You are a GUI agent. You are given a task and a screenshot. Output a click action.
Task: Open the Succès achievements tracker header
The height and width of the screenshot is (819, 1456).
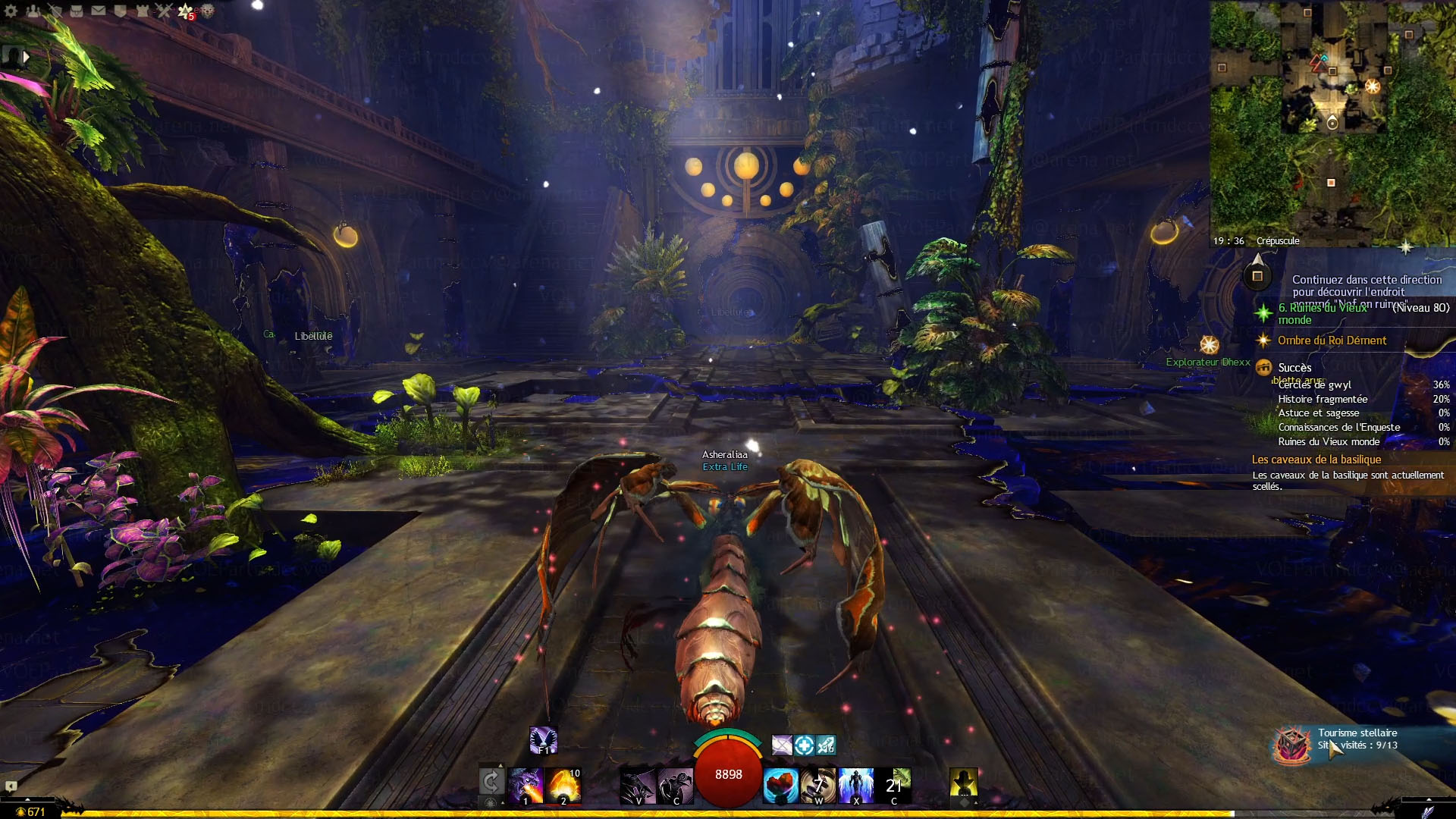(x=1294, y=368)
